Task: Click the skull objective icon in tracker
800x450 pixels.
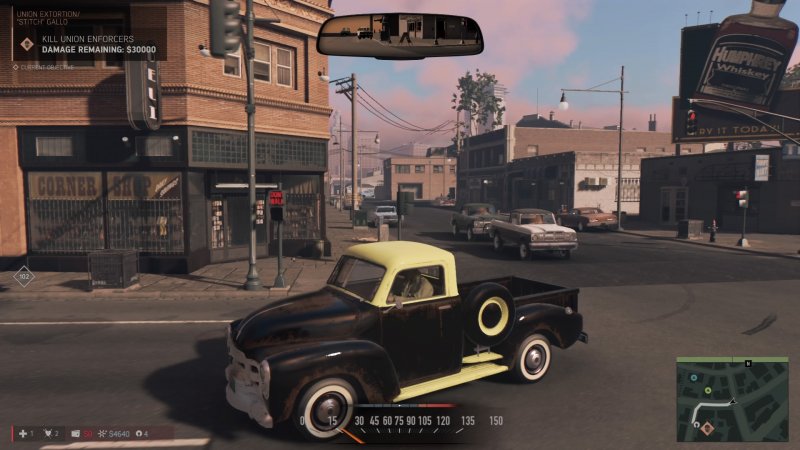Action: click(x=27, y=44)
